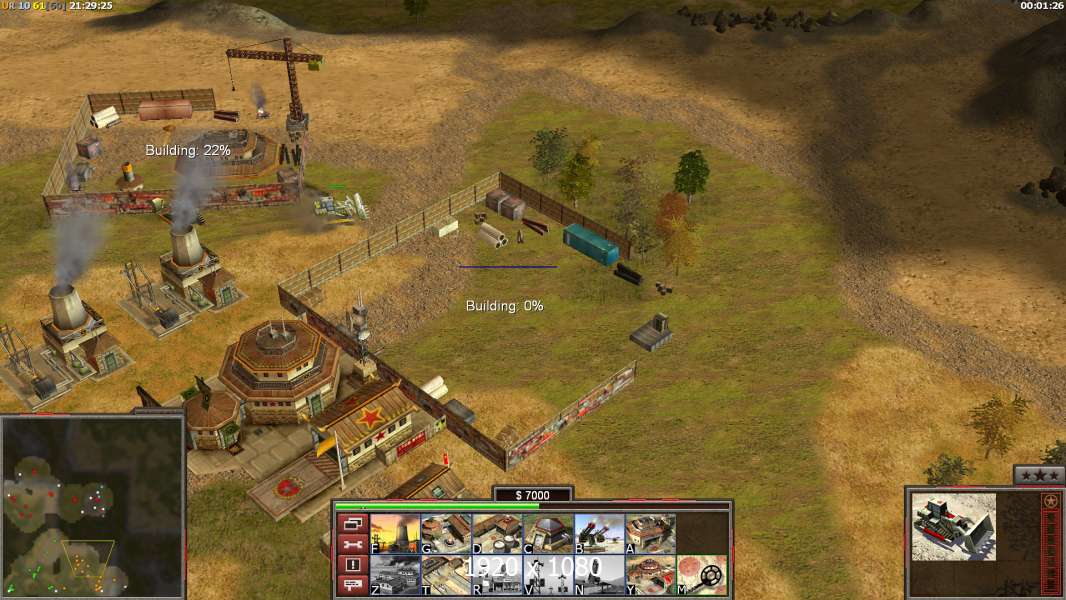
Task: Open the chat message button
Action: (x=353, y=586)
